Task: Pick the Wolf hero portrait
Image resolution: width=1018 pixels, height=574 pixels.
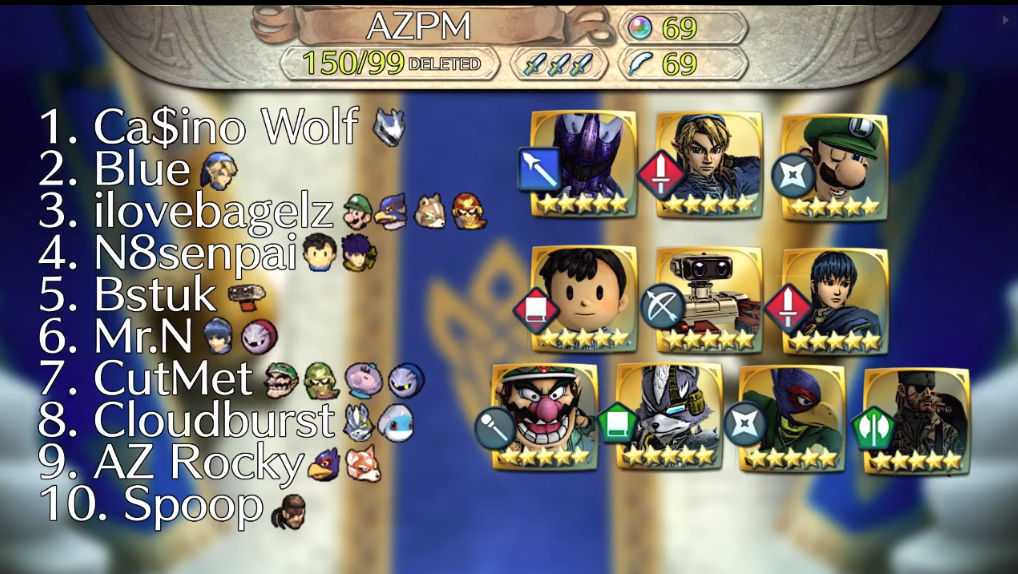Action: click(667, 416)
